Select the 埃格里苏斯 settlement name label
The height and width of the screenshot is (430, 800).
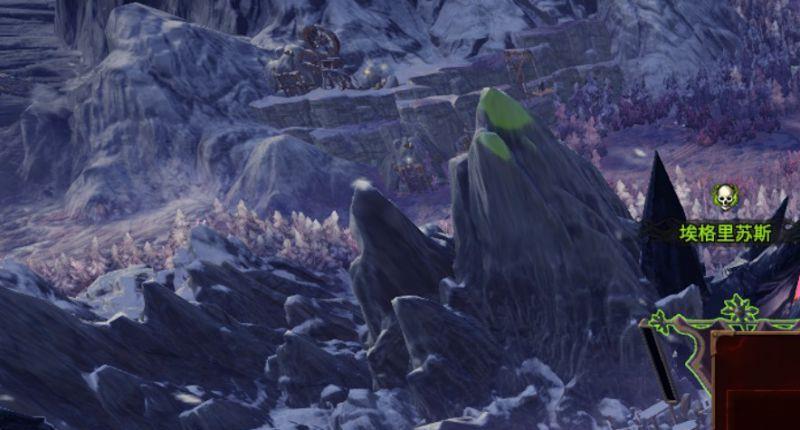point(725,235)
